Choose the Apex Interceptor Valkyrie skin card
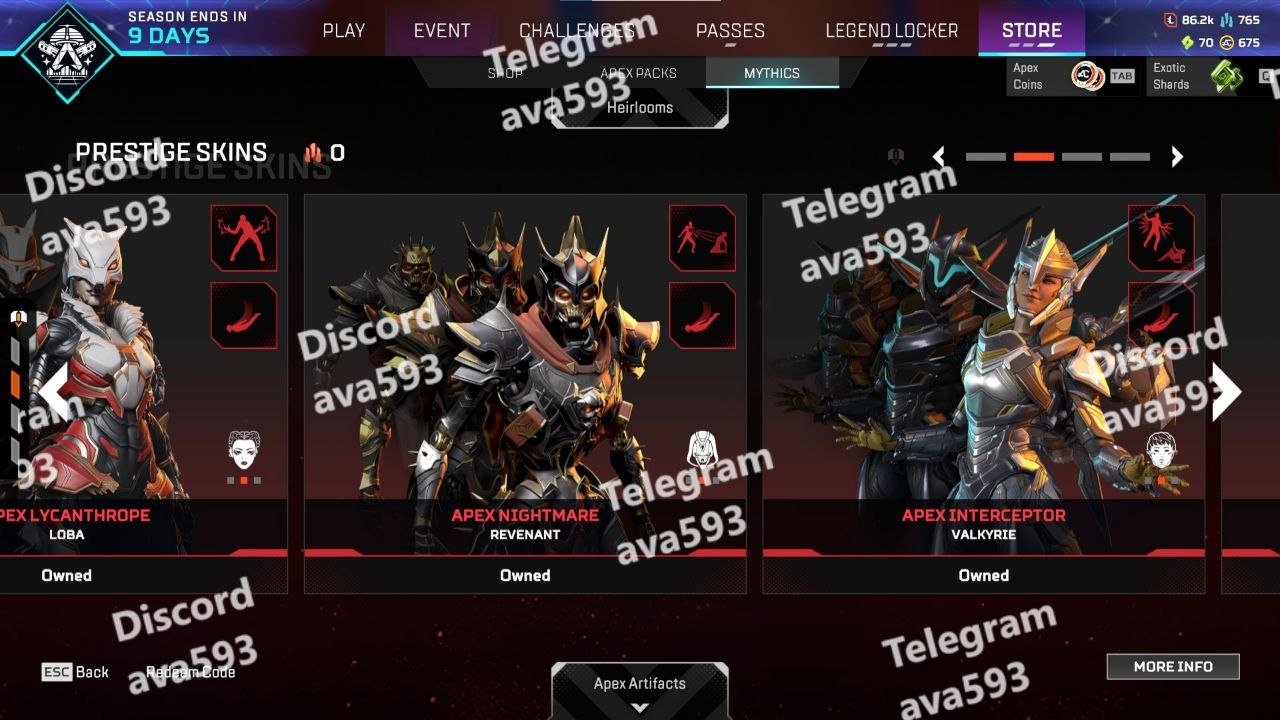The height and width of the screenshot is (720, 1280). (983, 380)
